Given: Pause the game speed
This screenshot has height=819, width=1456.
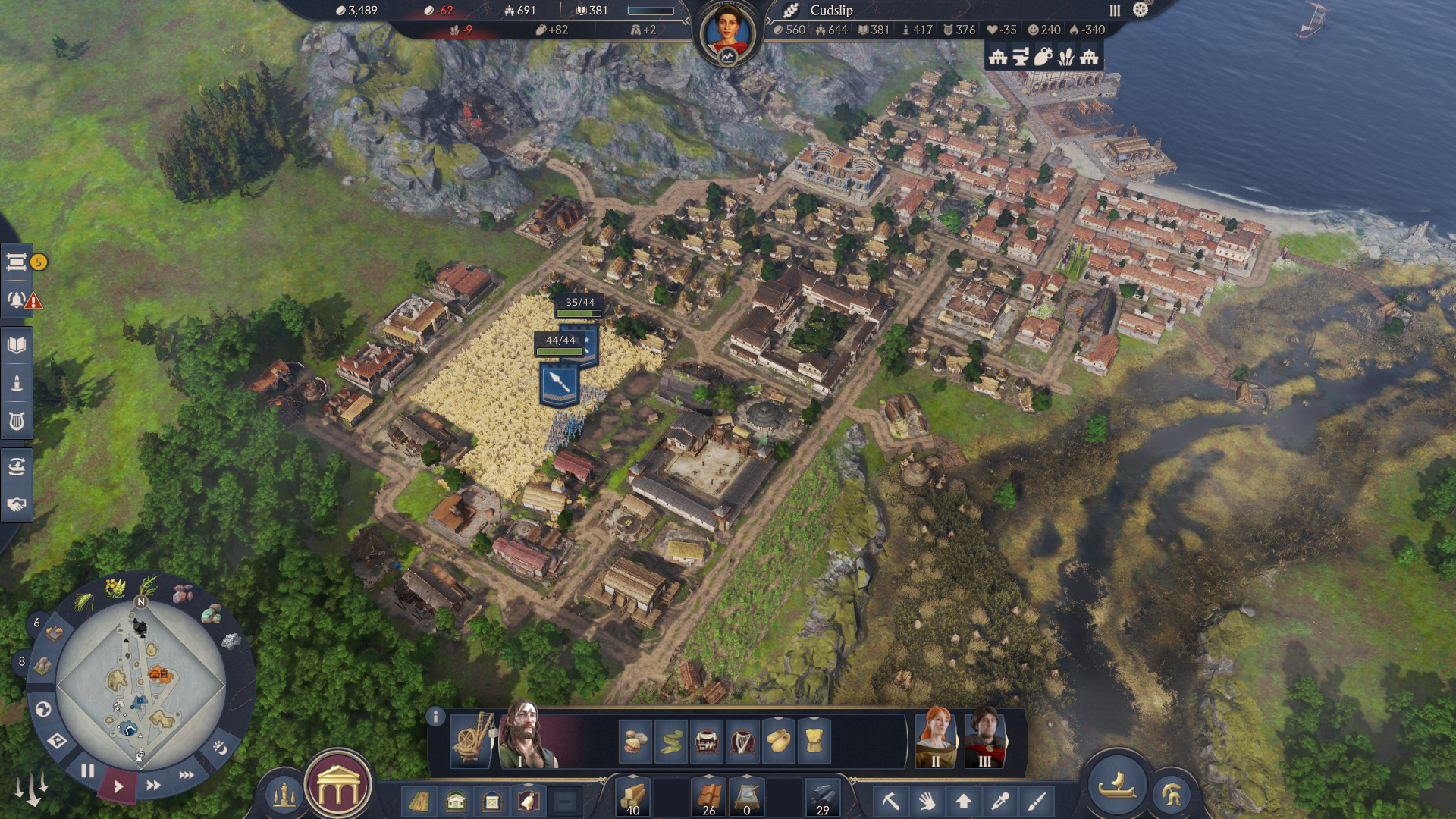Looking at the screenshot, I should coord(88,771).
